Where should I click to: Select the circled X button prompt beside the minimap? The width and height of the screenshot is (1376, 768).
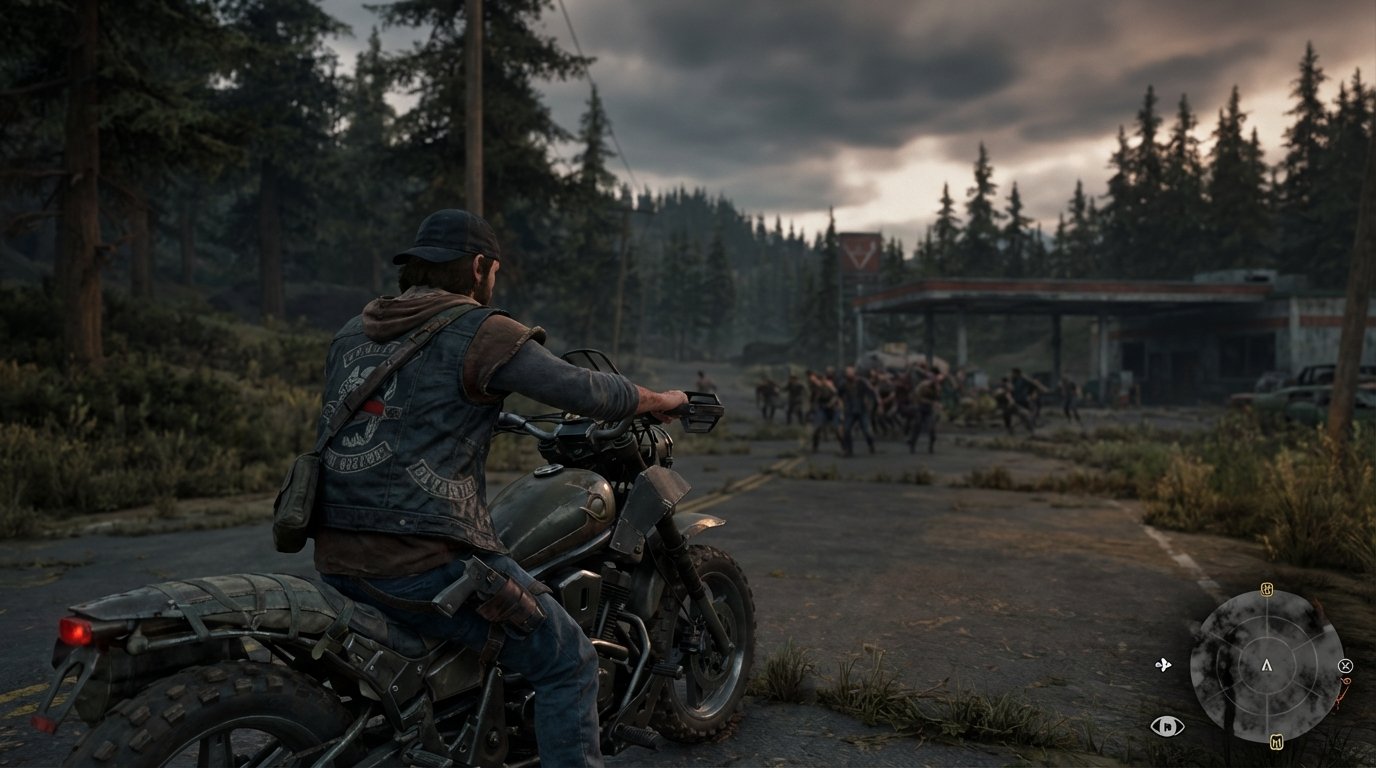[x=1346, y=666]
